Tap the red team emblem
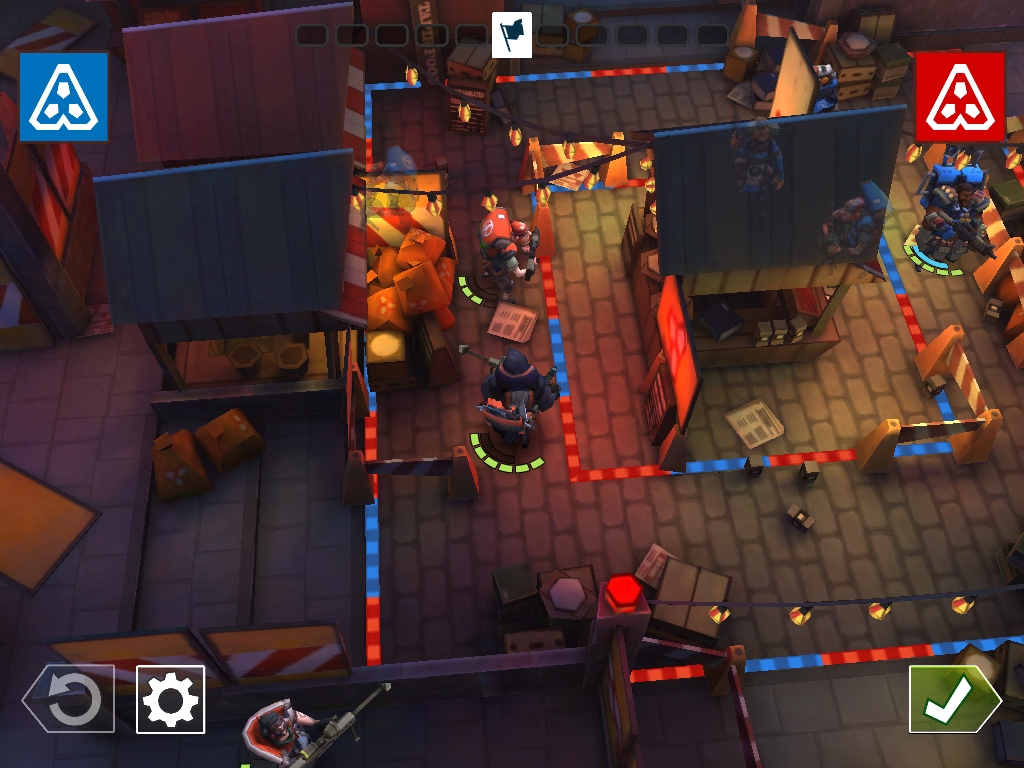 point(960,96)
